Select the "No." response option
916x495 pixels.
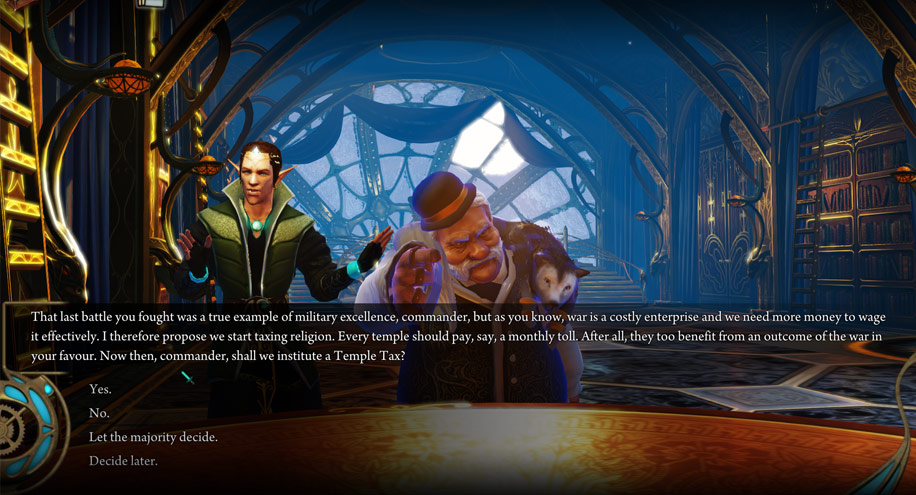(x=99, y=413)
